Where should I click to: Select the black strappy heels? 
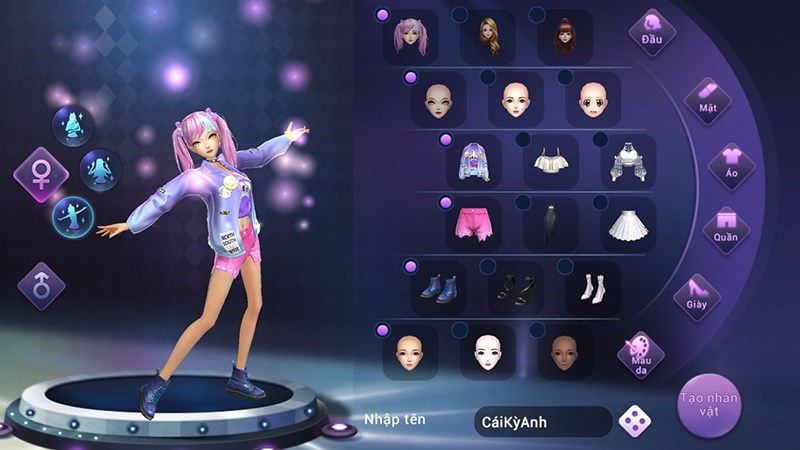click(x=515, y=288)
